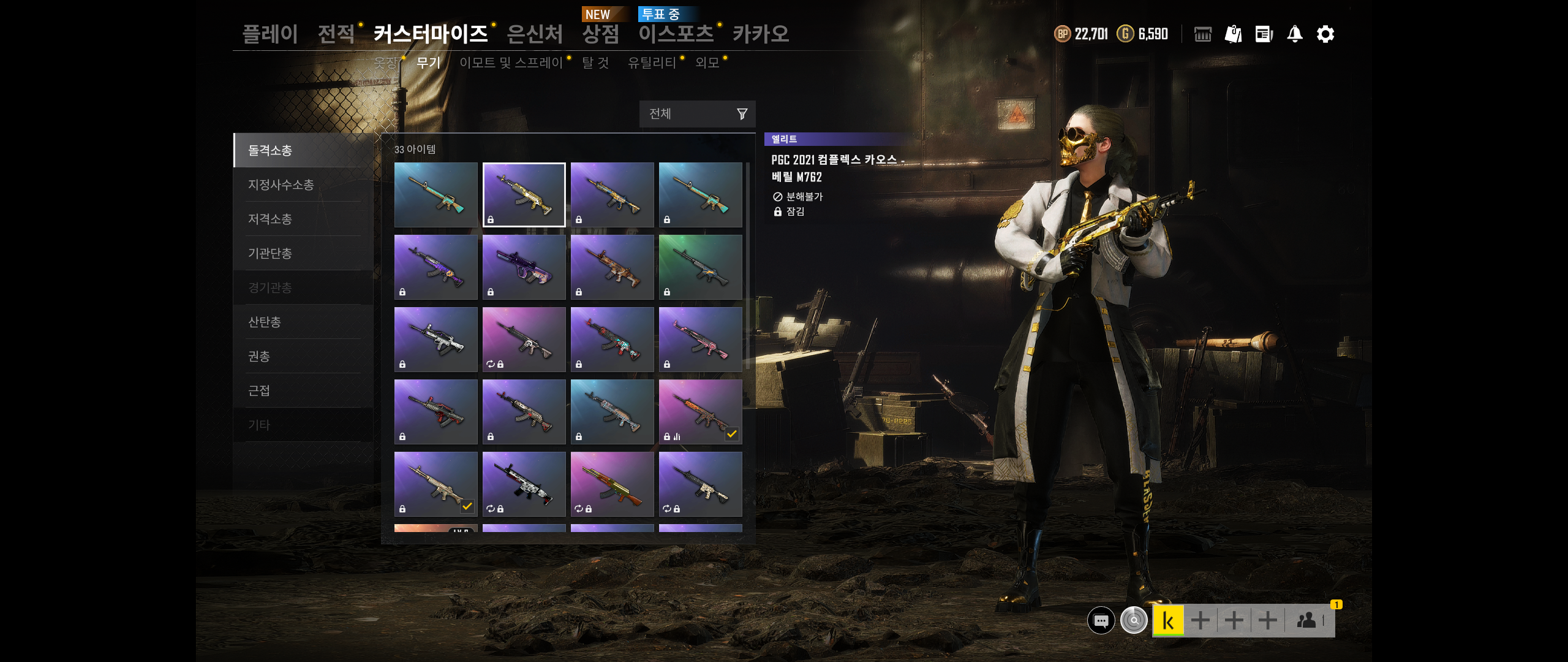1568x662 pixels.
Task: Select 저격소총 (Sniper Rifle) category
Action: [269, 219]
